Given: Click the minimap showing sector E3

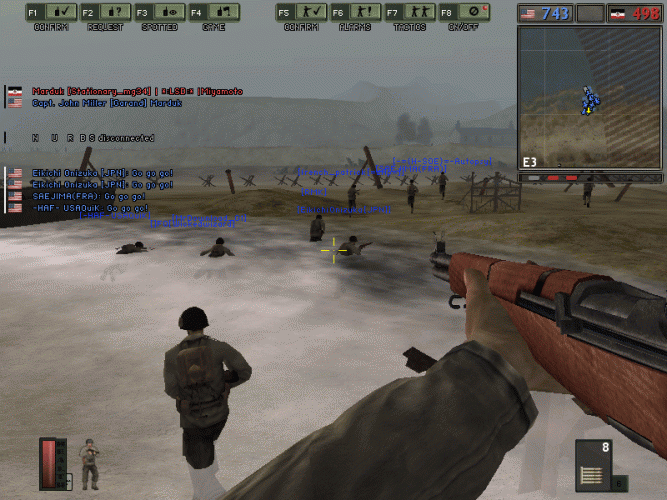Looking at the screenshot, I should click(x=591, y=97).
